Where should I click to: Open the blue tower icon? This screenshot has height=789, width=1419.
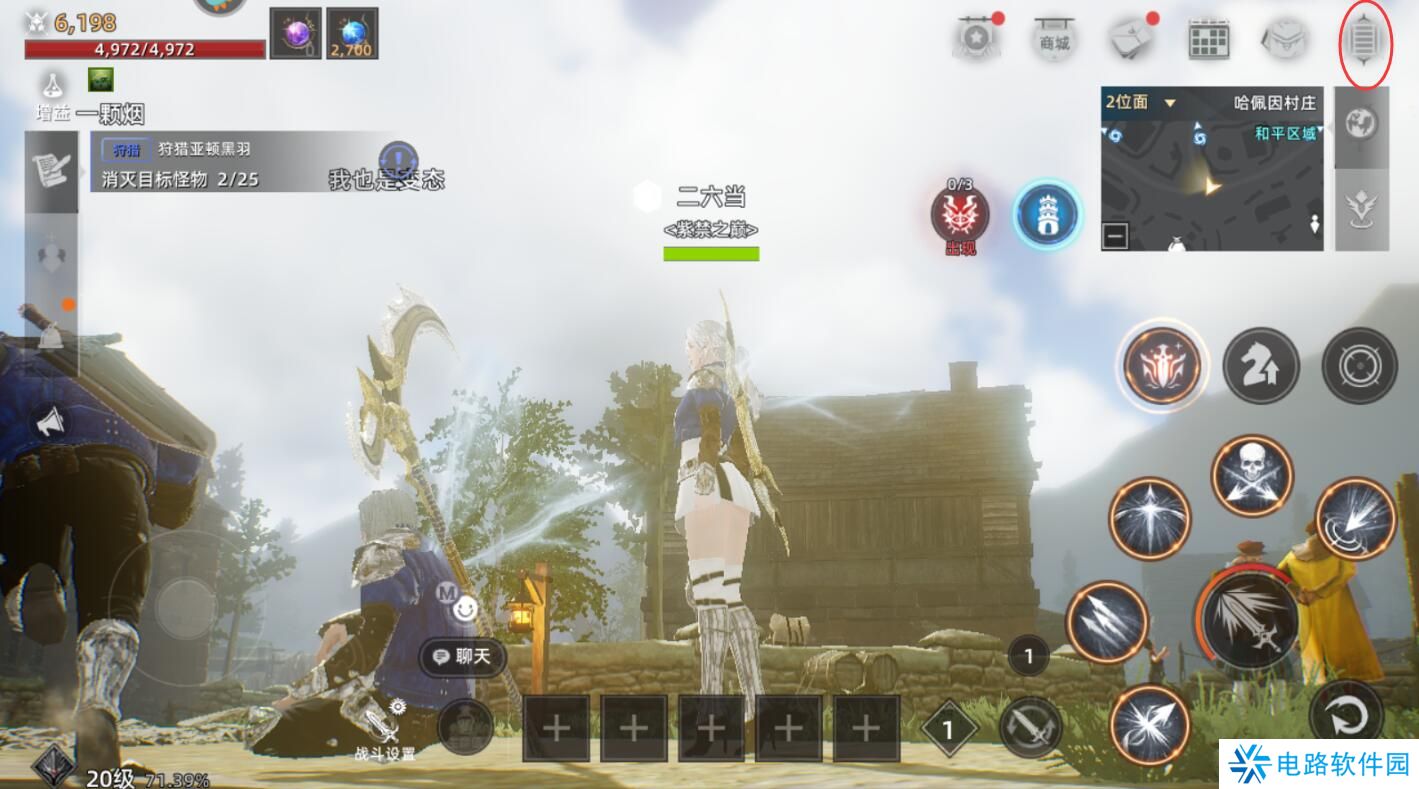click(x=1047, y=213)
